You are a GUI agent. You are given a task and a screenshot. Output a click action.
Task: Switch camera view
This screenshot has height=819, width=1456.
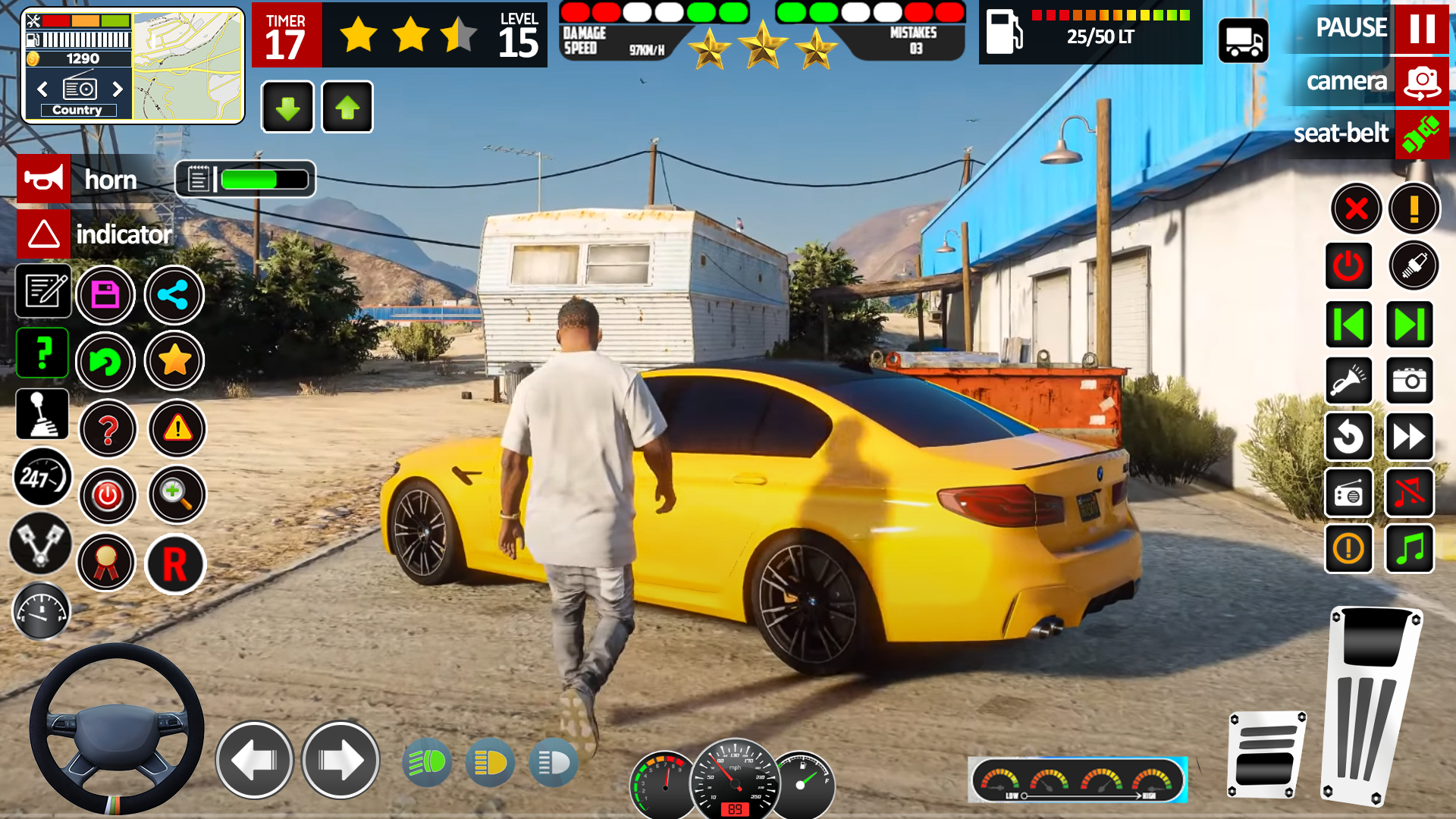1421,82
